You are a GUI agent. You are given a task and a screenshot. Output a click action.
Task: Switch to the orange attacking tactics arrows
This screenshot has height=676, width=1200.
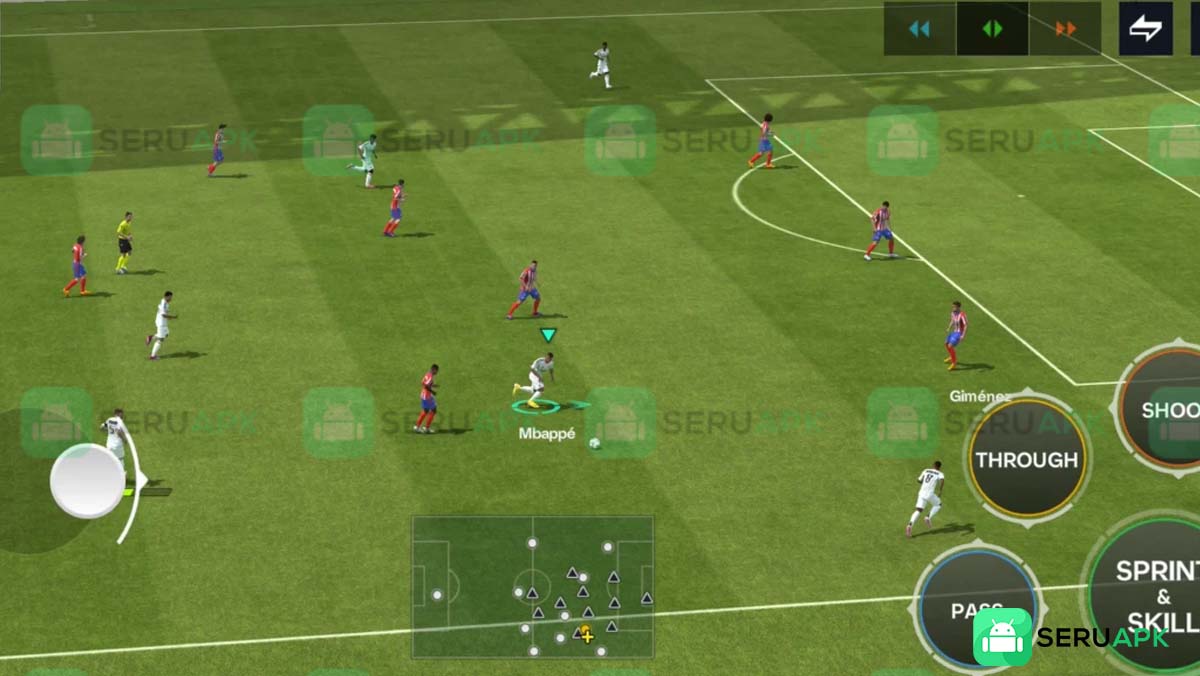1065,29
